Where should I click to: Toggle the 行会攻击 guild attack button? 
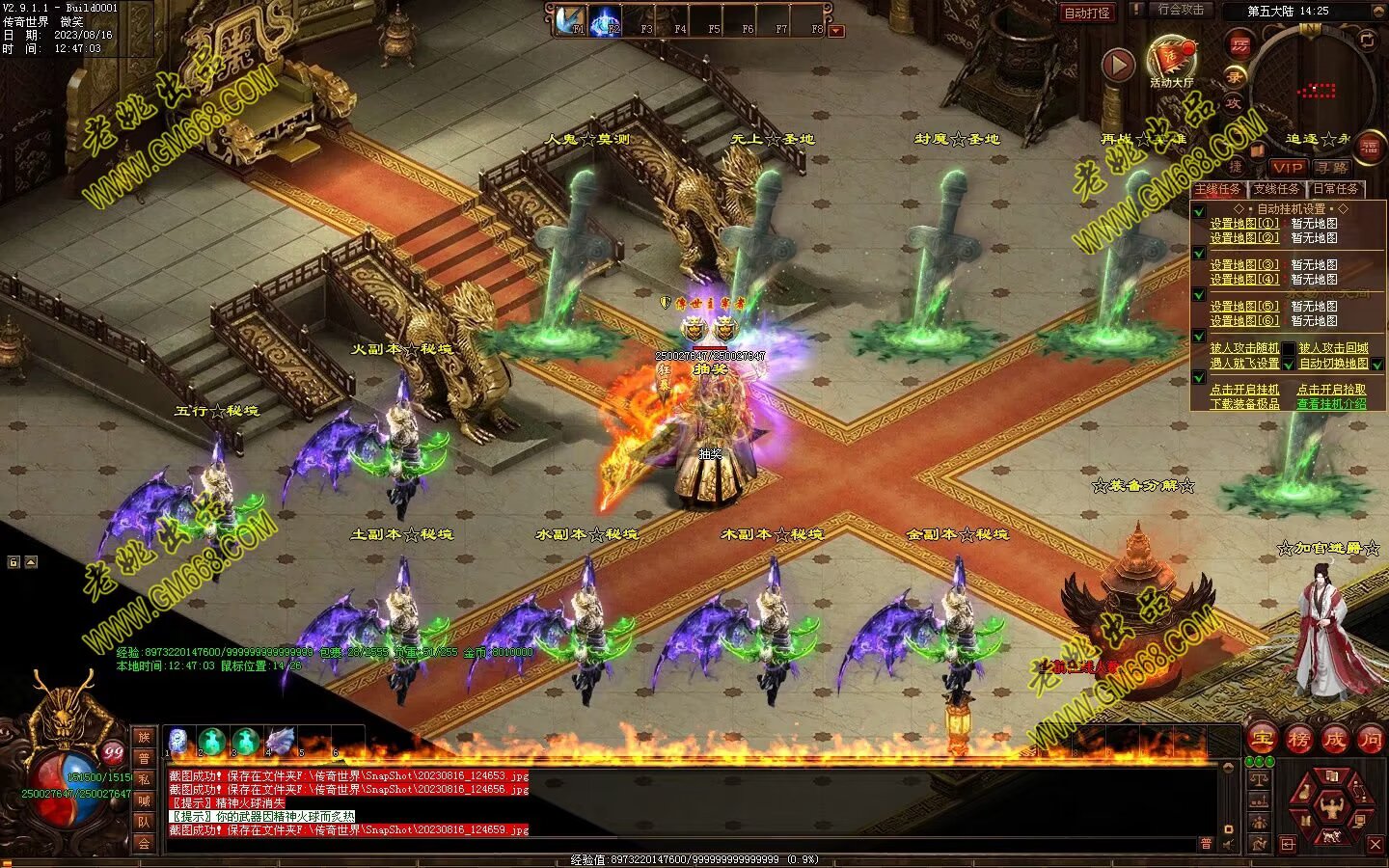1181,10
